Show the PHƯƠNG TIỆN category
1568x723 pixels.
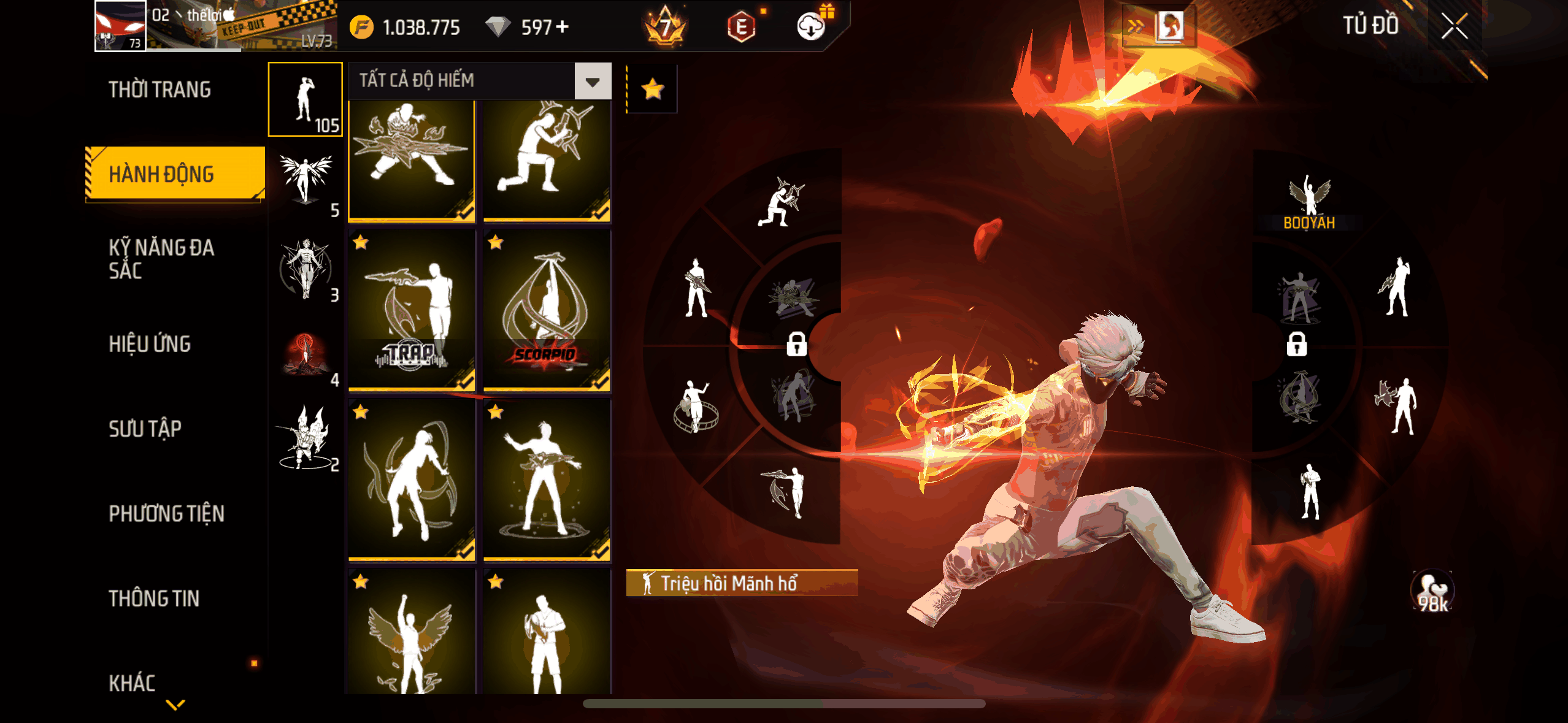click(x=166, y=513)
